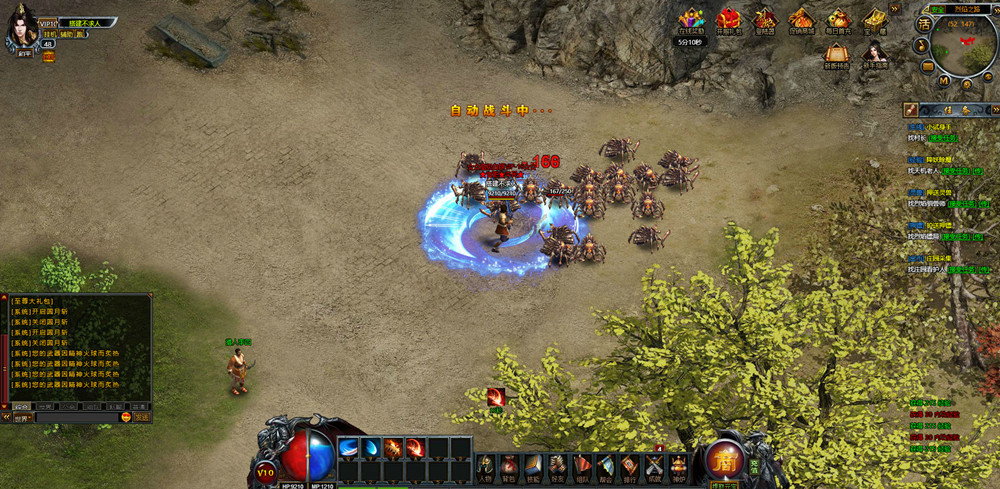Open the female portrait guide icon

[874, 53]
